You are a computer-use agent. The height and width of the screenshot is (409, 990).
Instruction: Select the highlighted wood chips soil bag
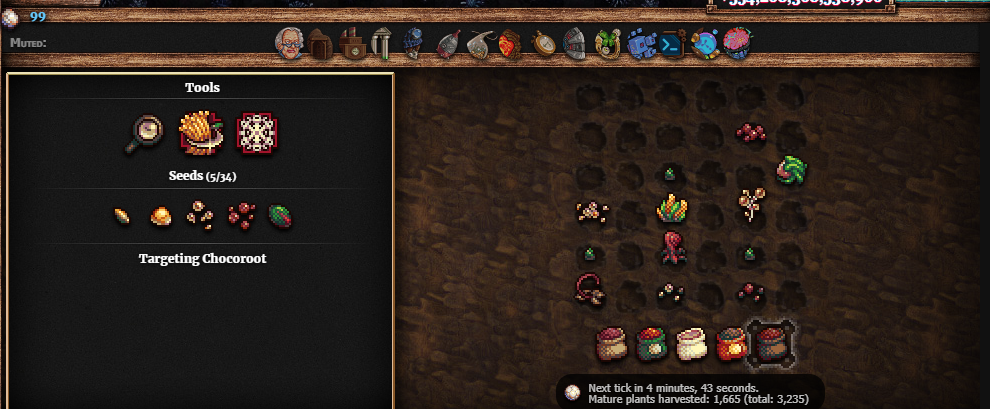pos(771,343)
